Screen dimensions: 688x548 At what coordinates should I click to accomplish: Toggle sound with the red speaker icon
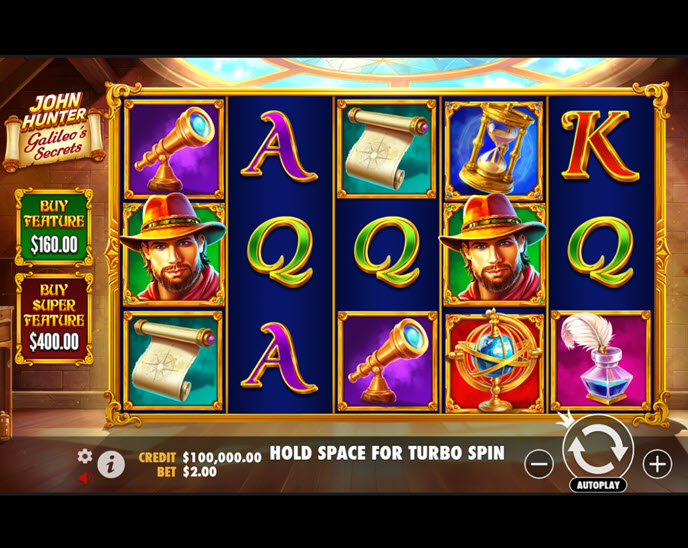click(85, 477)
